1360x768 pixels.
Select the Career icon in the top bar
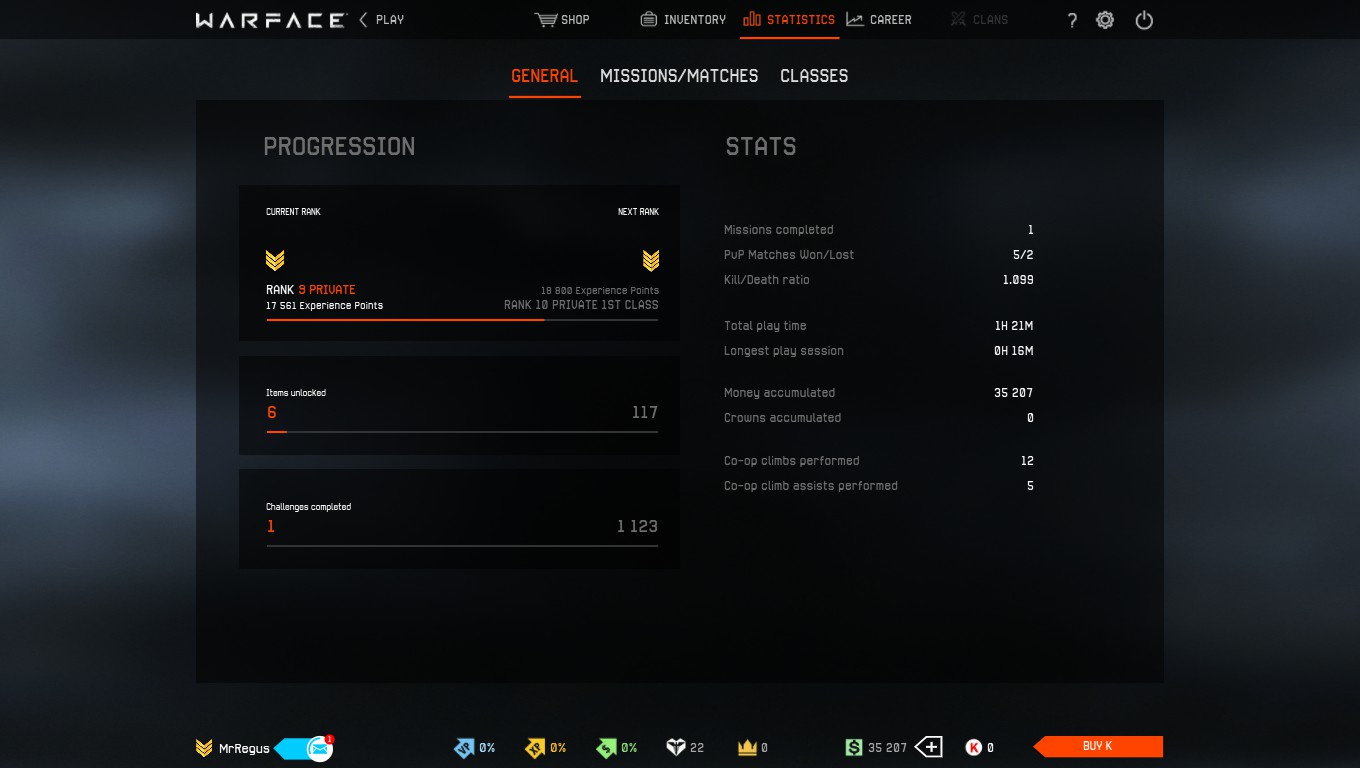pyautogui.click(x=879, y=19)
